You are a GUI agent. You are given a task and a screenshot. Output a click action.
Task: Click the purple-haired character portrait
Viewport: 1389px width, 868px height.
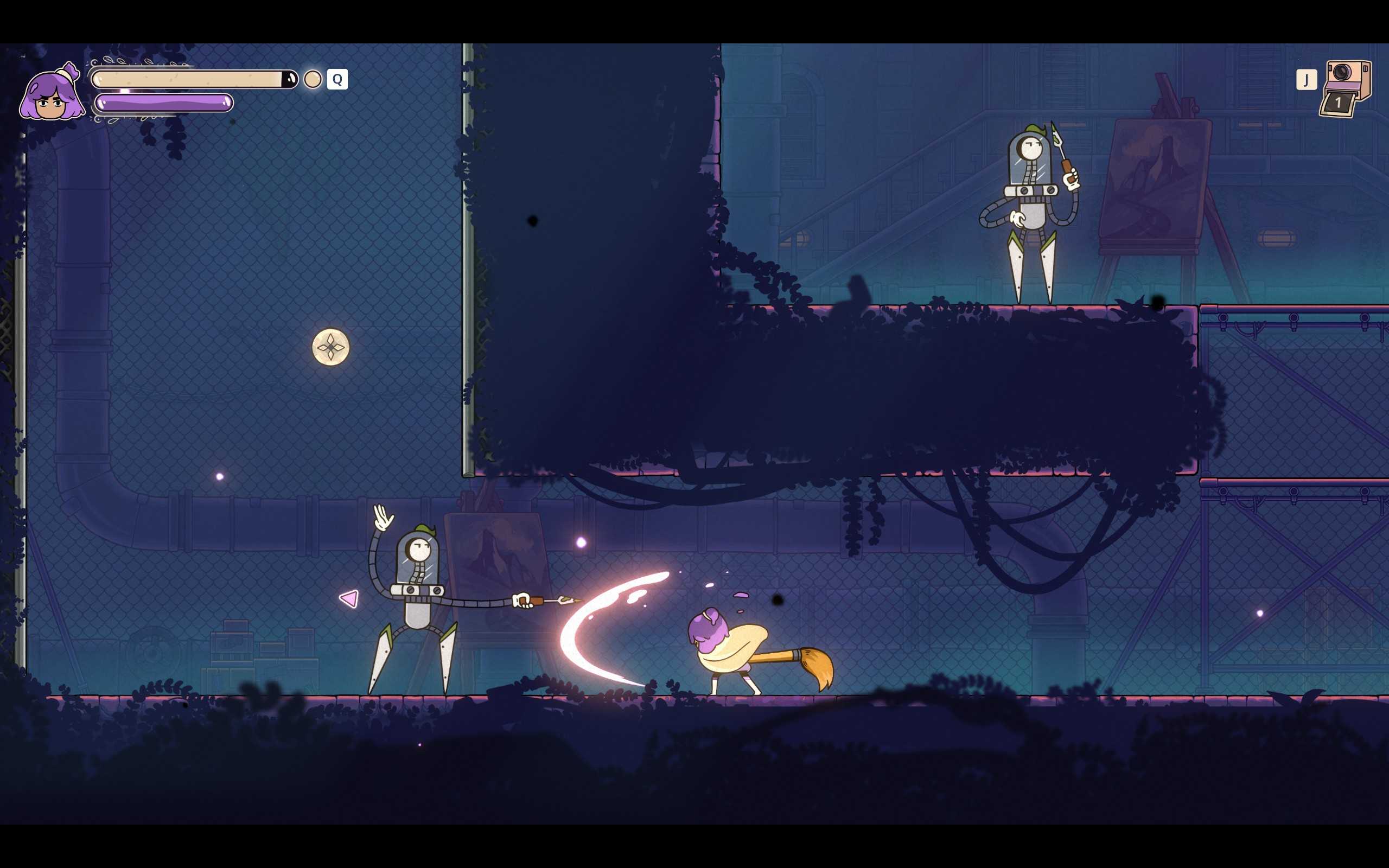pyautogui.click(x=52, y=93)
